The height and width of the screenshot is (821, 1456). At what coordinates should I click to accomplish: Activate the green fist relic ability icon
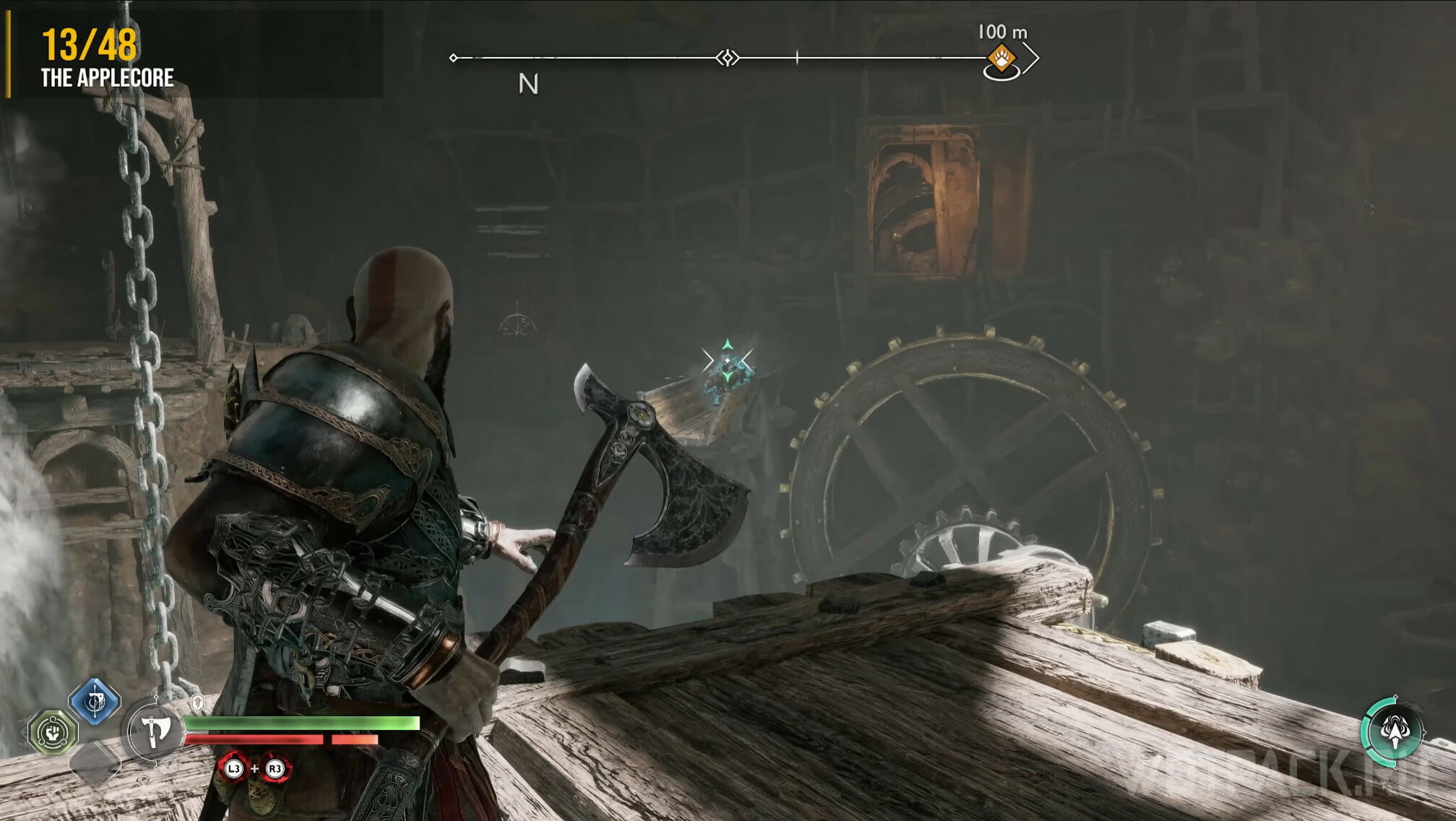pyautogui.click(x=53, y=732)
